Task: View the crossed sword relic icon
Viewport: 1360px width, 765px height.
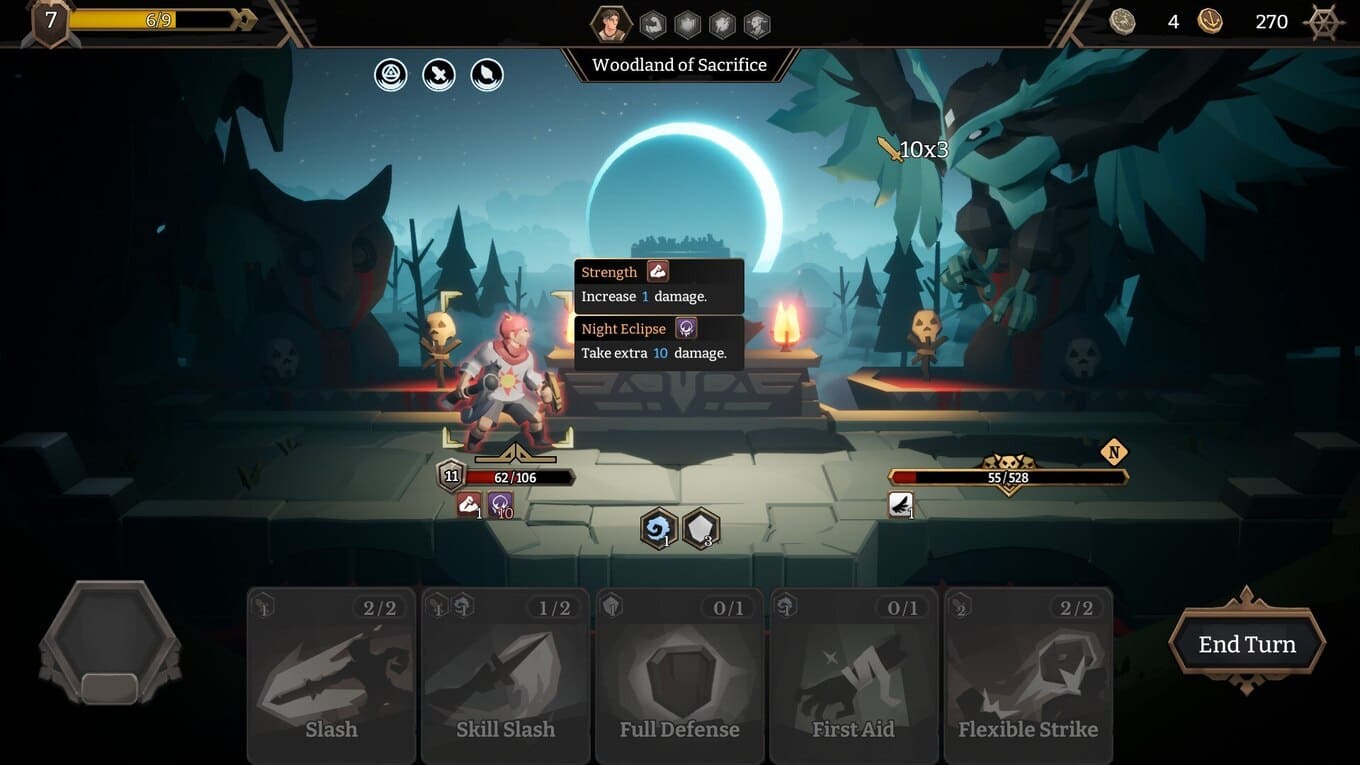Action: (x=439, y=75)
